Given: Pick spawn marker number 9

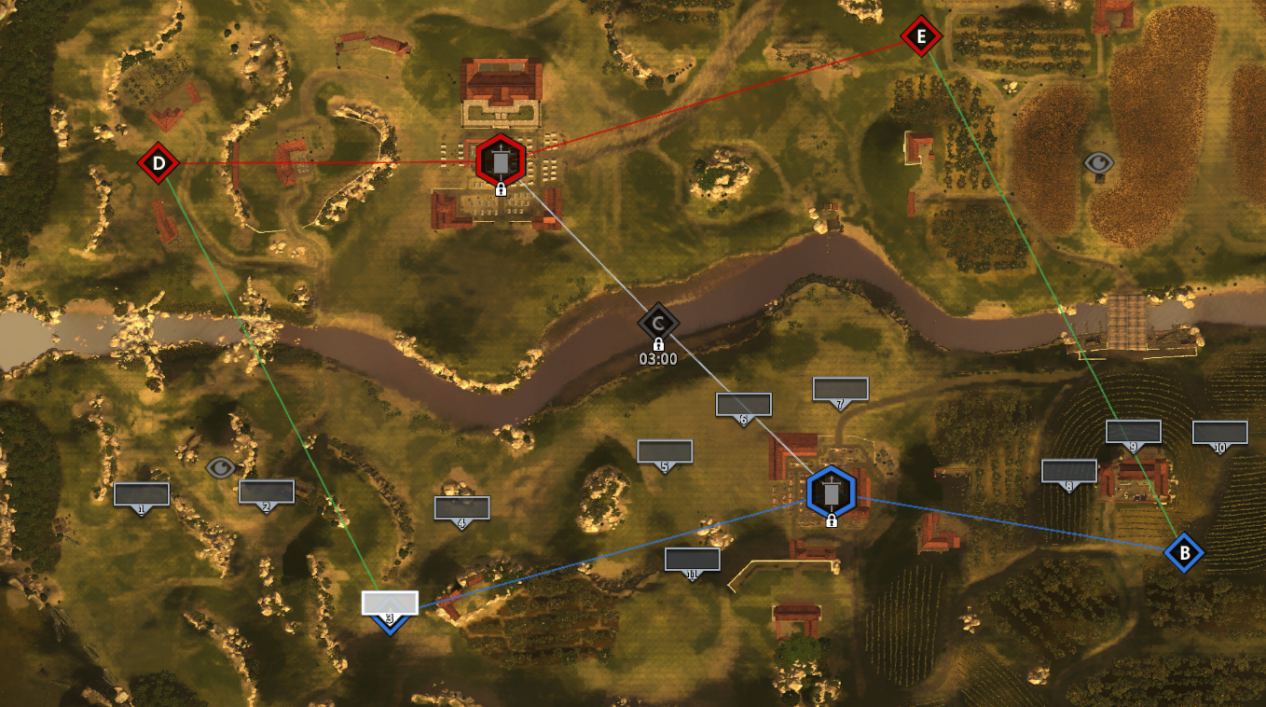Looking at the screenshot, I should (x=1133, y=432).
